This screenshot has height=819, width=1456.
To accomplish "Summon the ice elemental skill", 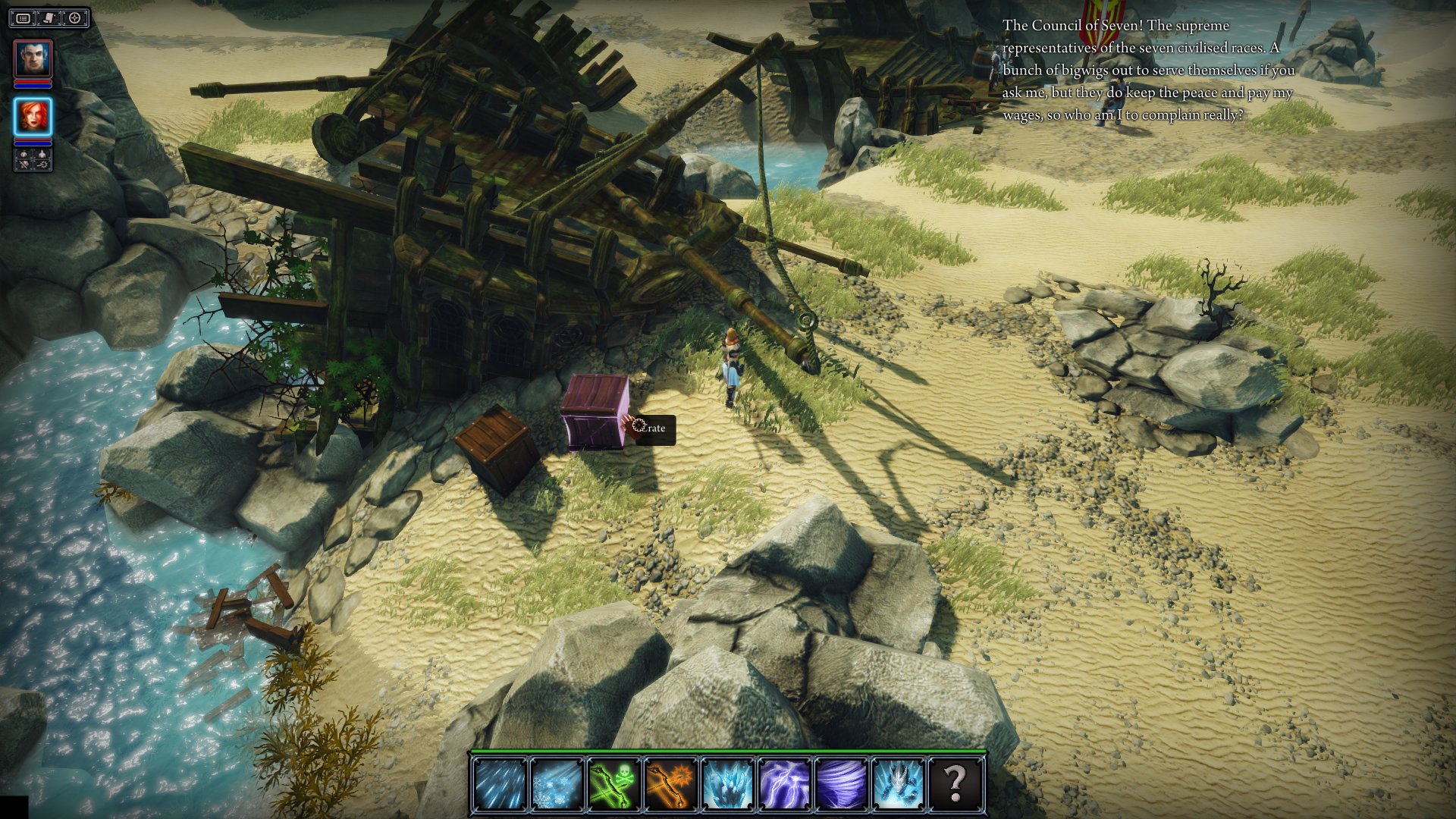I will click(899, 783).
